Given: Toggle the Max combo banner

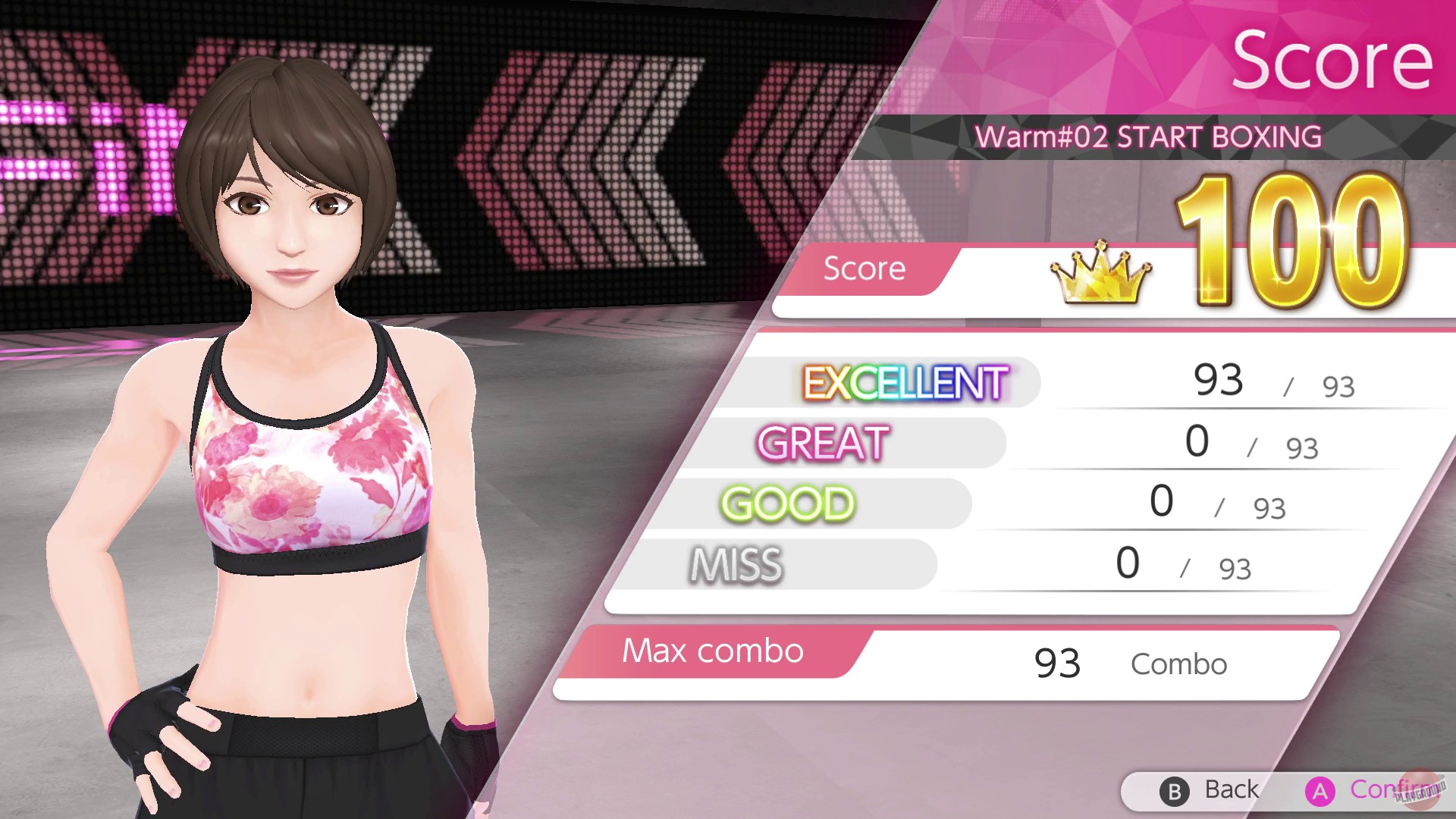Looking at the screenshot, I should 711,651.
